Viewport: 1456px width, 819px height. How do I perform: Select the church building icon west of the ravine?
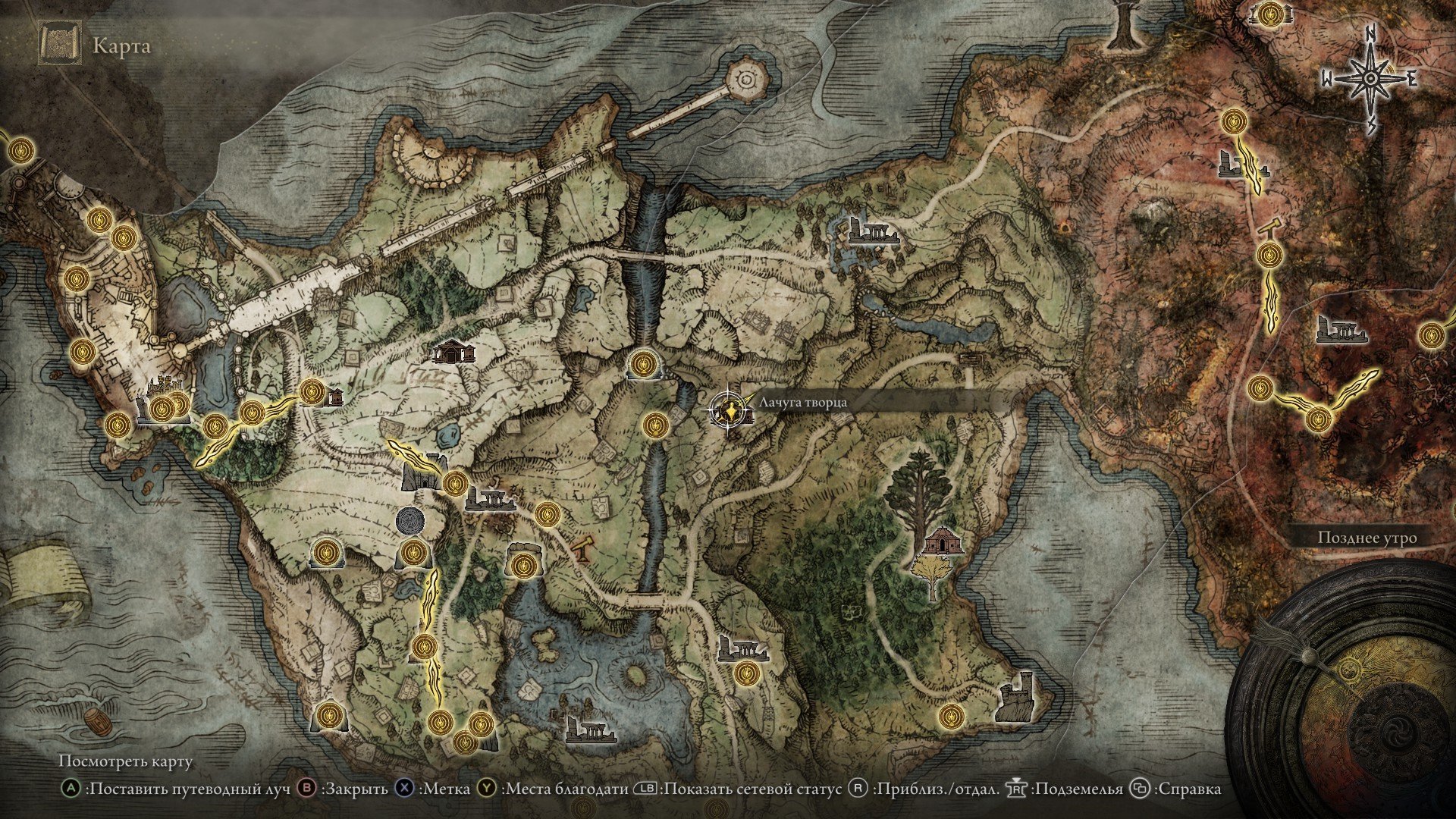(x=453, y=352)
